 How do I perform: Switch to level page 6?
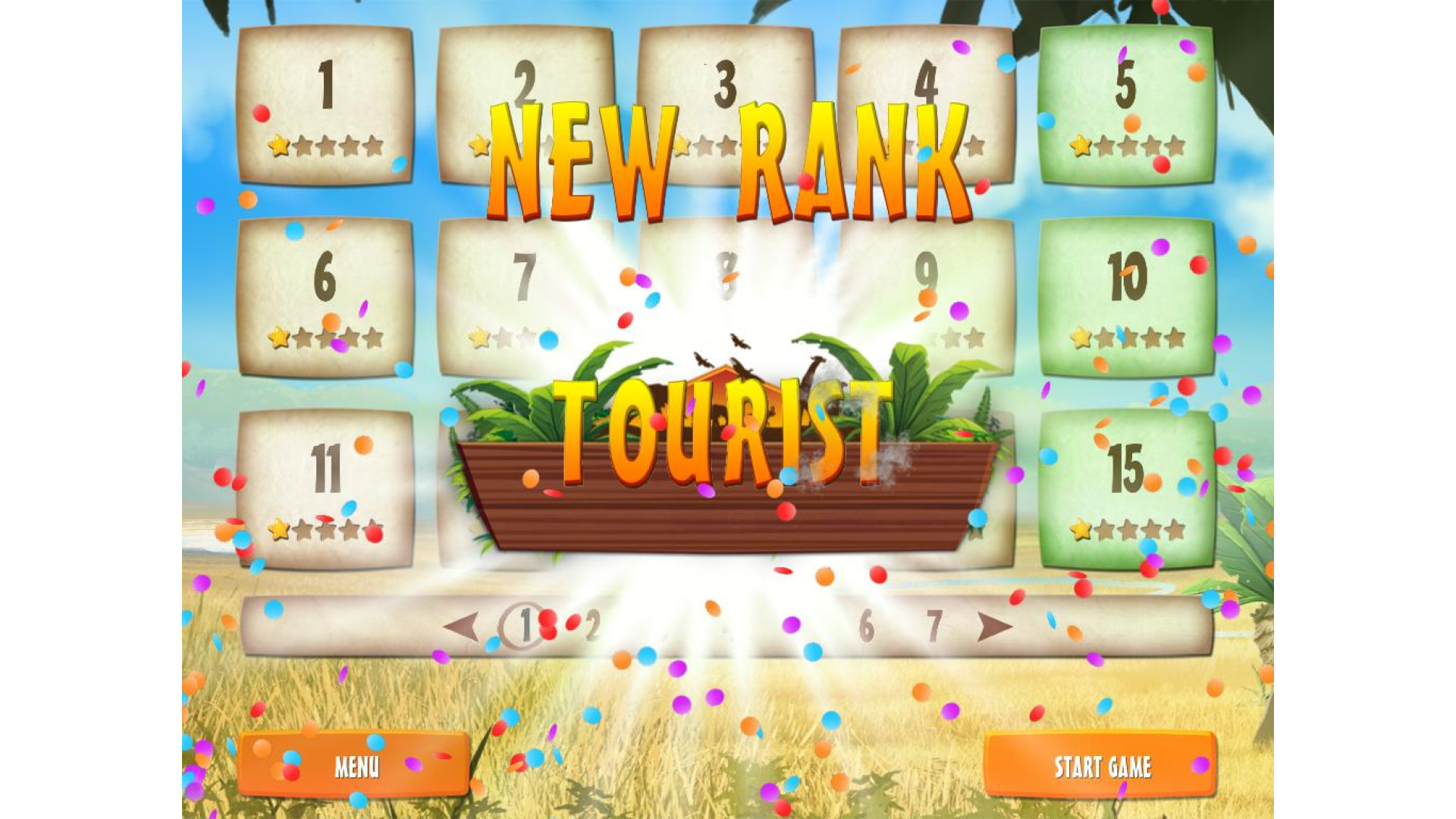(x=866, y=626)
